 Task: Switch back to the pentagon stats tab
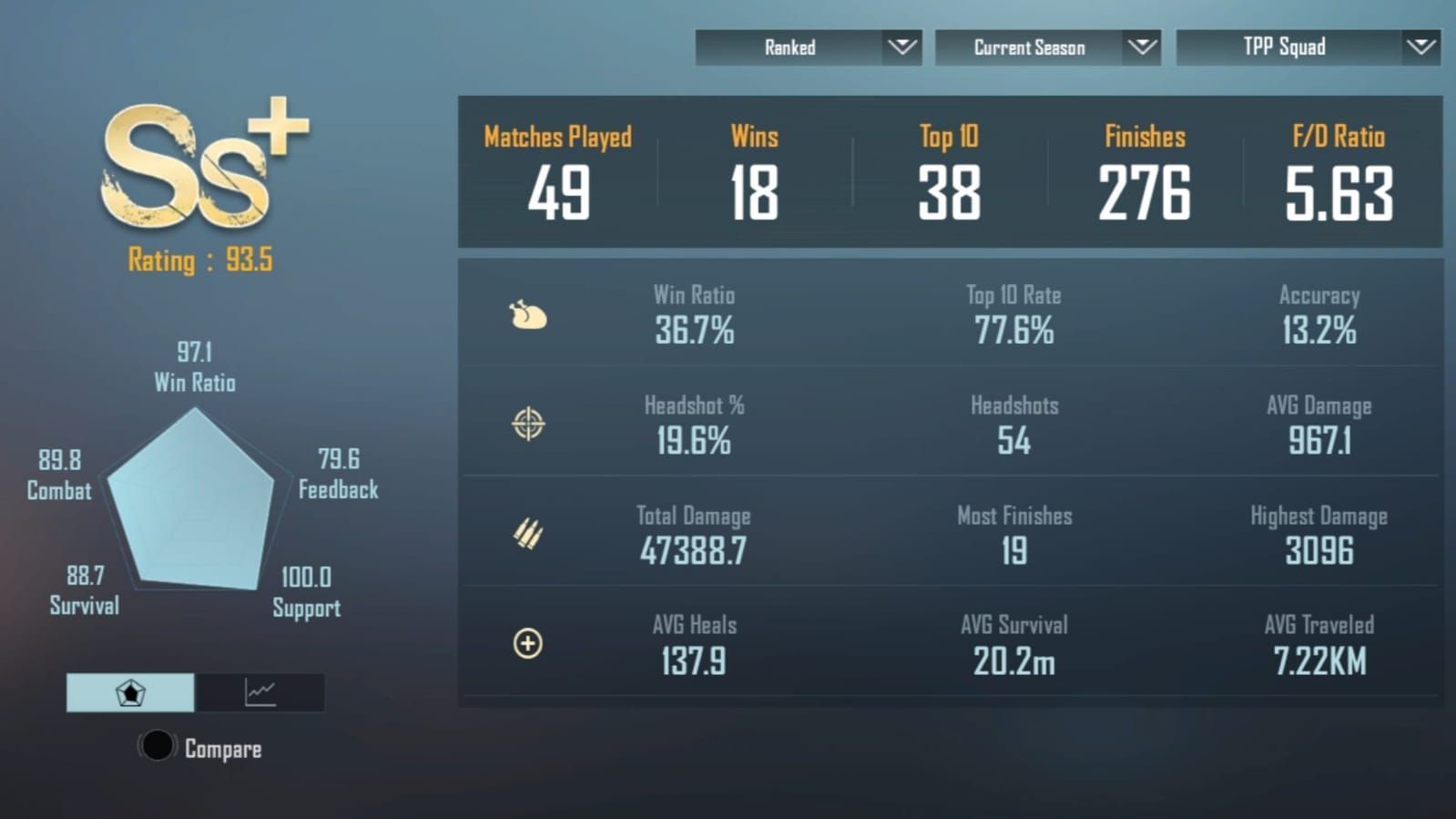tap(130, 692)
